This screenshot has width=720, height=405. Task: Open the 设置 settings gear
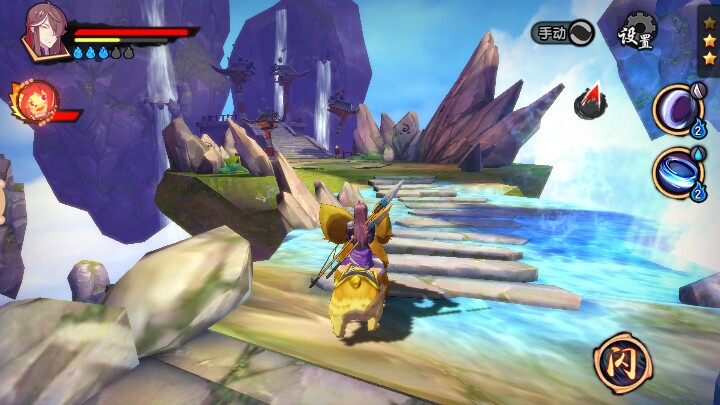coord(636,33)
